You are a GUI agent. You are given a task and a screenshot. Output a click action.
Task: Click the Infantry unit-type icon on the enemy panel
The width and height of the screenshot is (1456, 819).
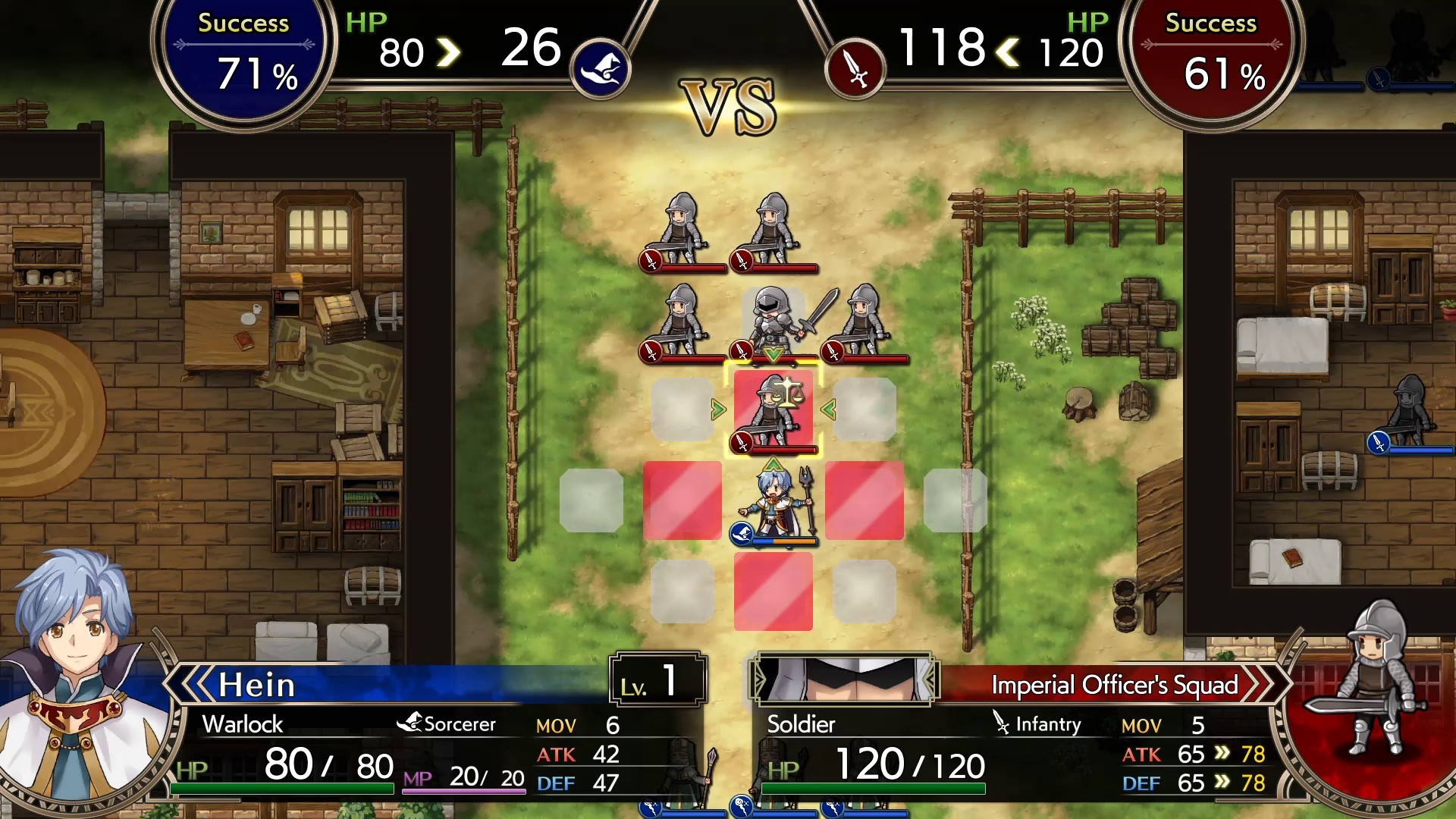999,723
